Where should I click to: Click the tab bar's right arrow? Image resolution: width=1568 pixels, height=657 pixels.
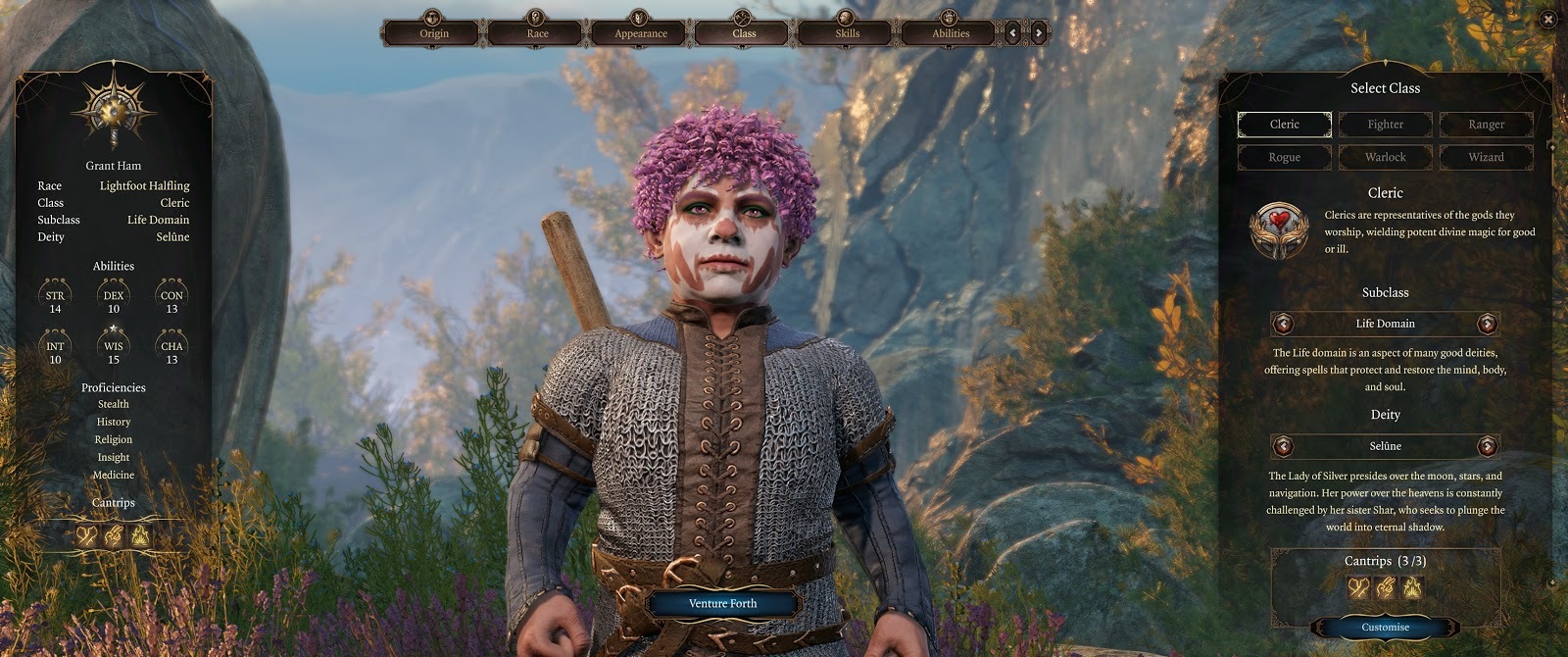[1039, 32]
